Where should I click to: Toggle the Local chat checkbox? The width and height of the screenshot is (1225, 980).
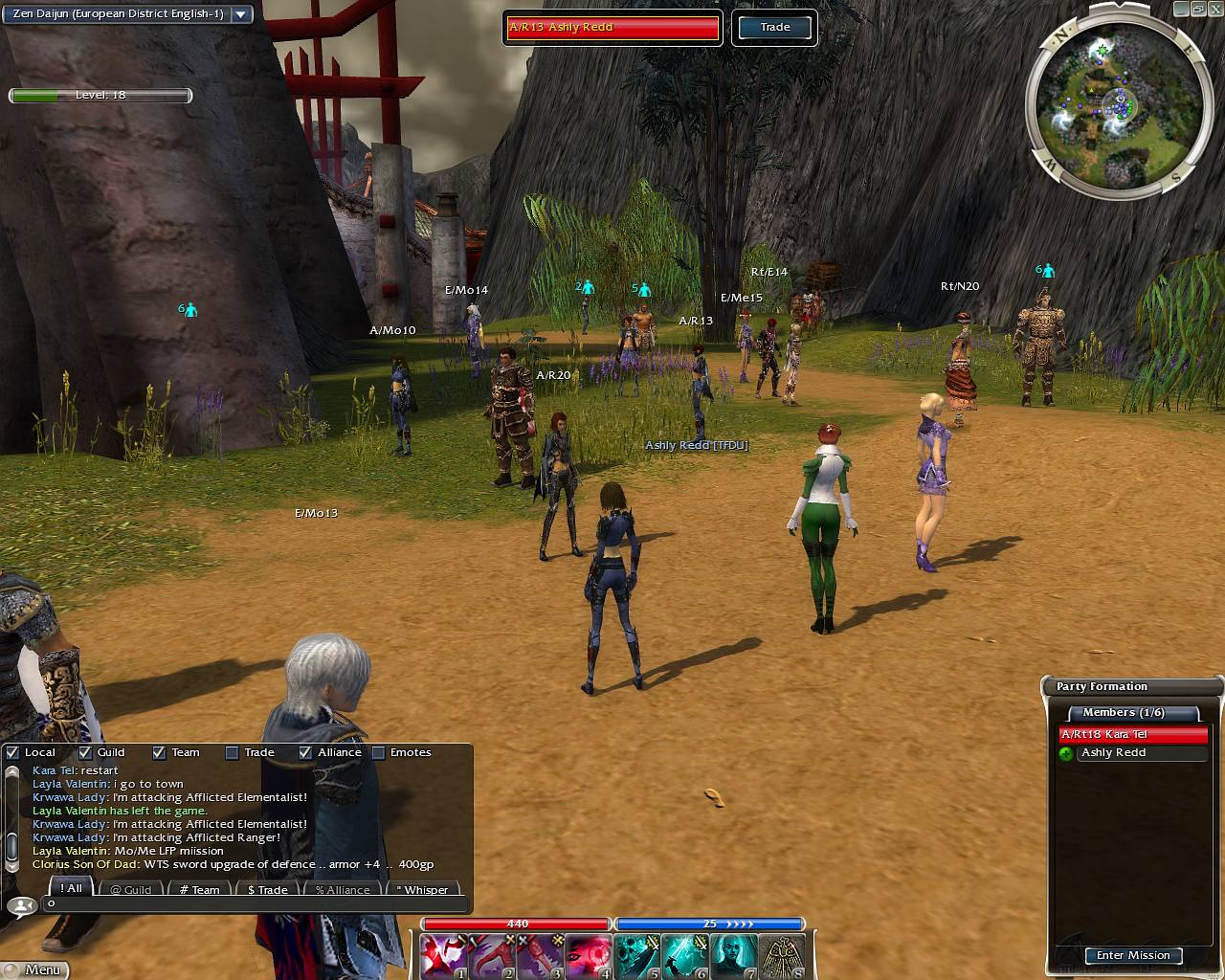click(x=12, y=752)
